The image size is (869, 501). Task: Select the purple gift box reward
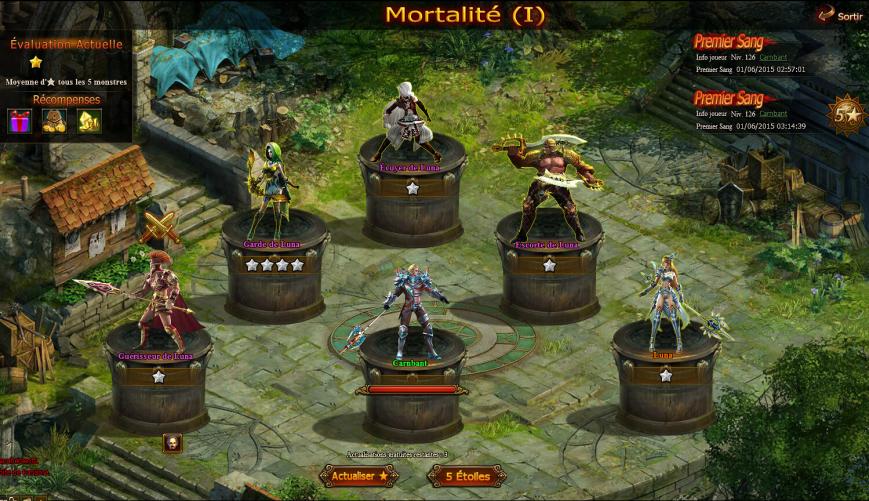pos(20,121)
